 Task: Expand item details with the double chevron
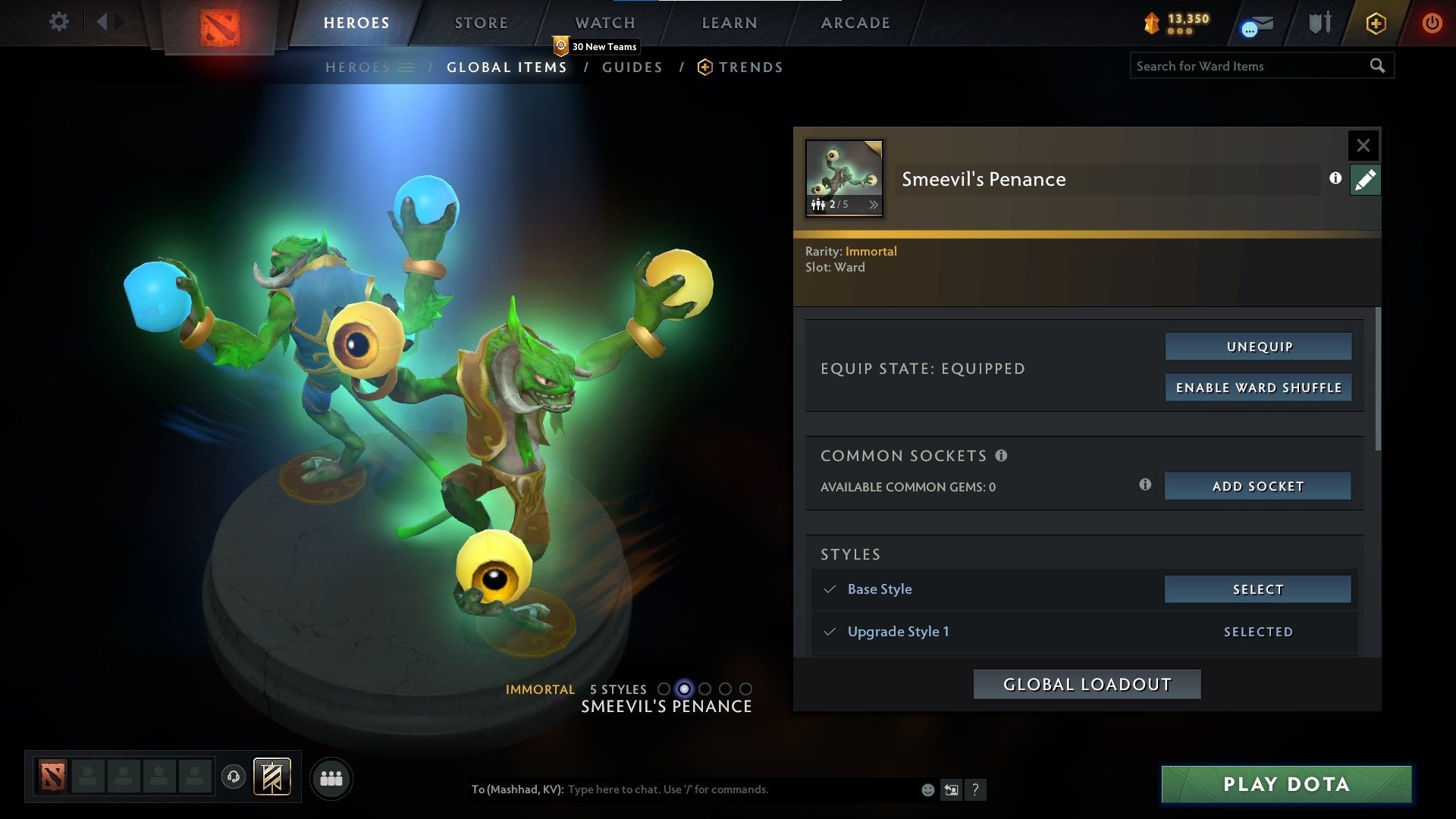click(874, 204)
